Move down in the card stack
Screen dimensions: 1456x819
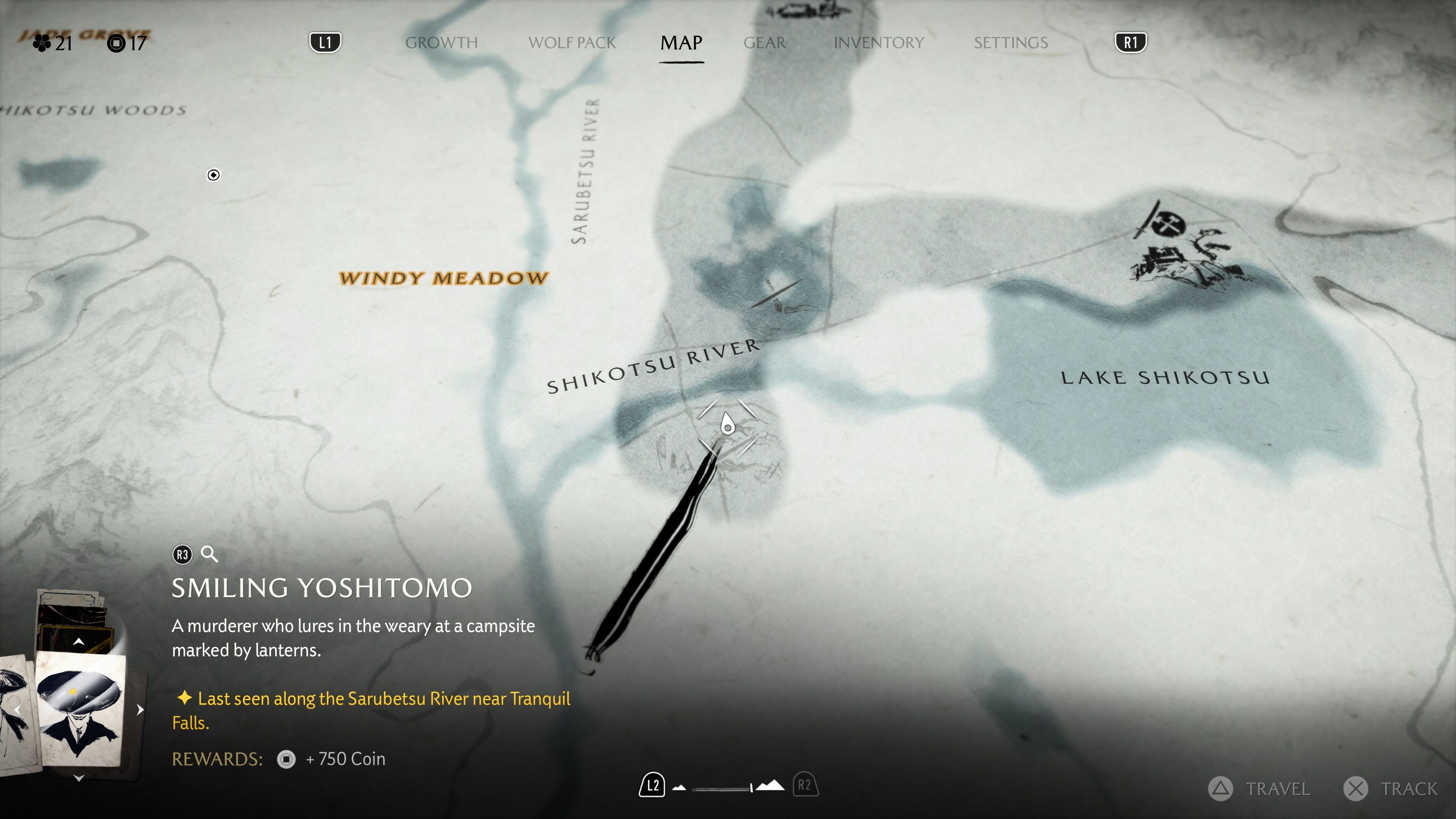(79, 778)
